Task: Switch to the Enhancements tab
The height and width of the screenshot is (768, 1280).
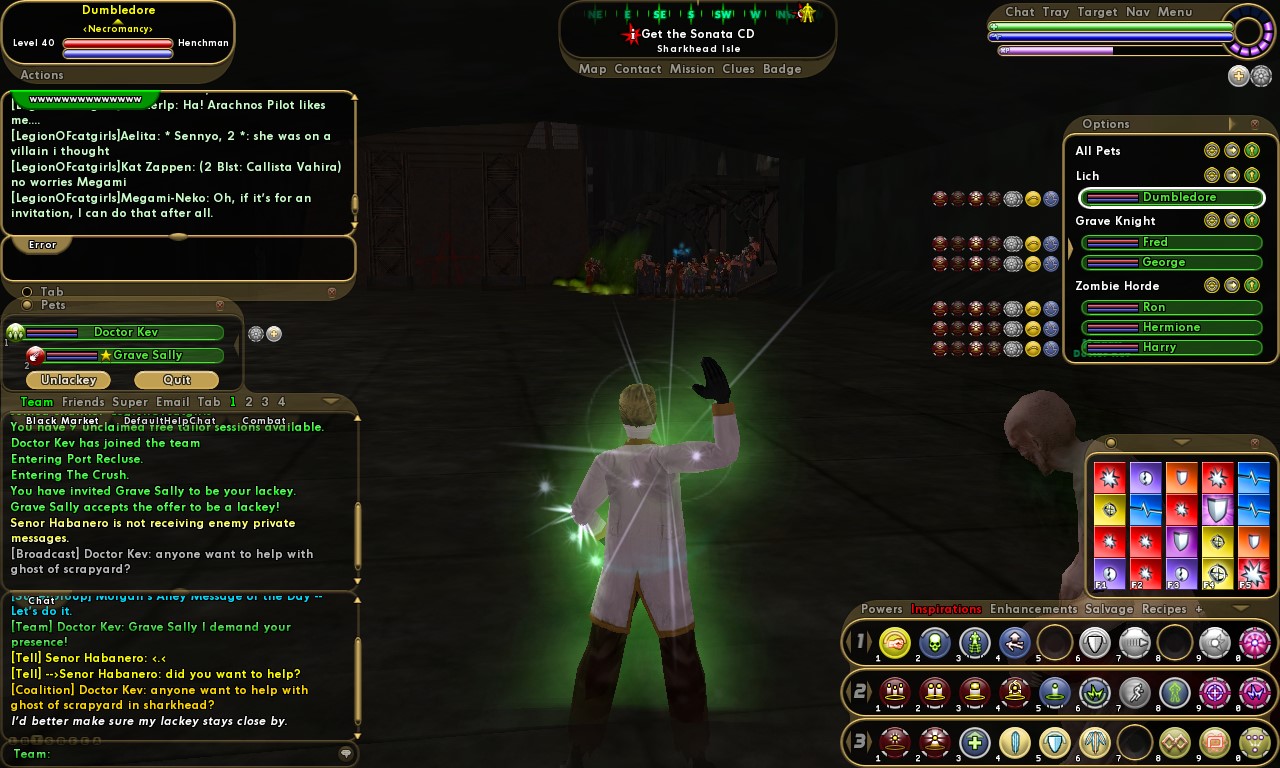Action: pos(1033,609)
